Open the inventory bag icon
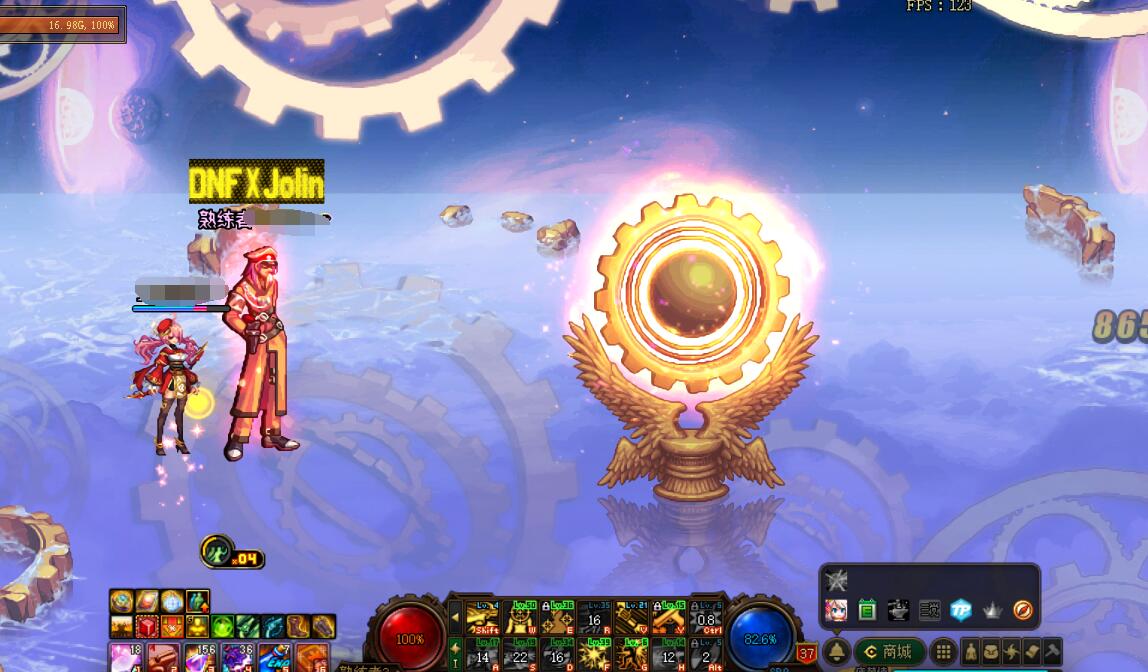Viewport: 1148px width, 672px height. tap(991, 651)
